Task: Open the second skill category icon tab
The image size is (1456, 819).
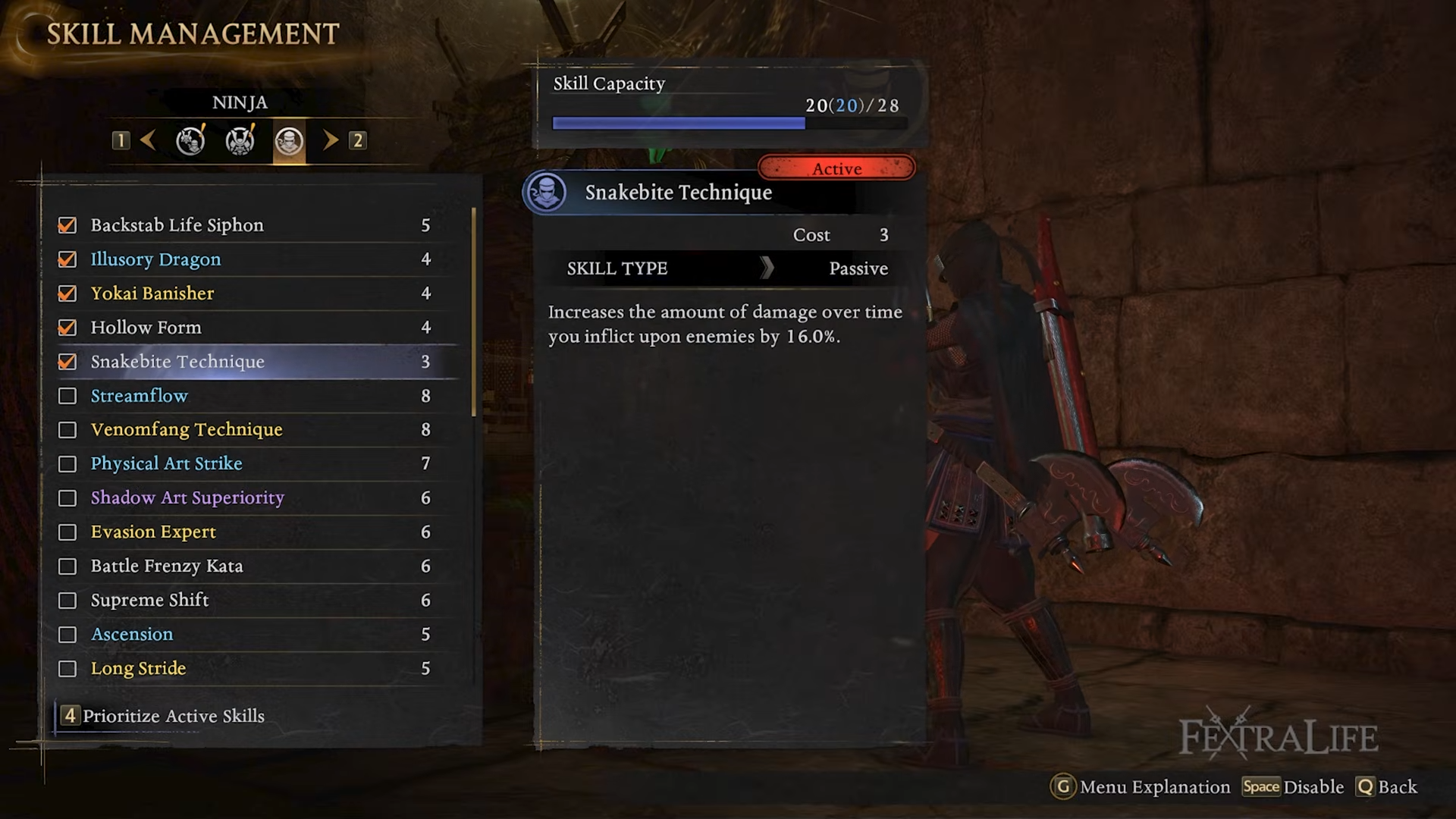Action: tap(240, 141)
